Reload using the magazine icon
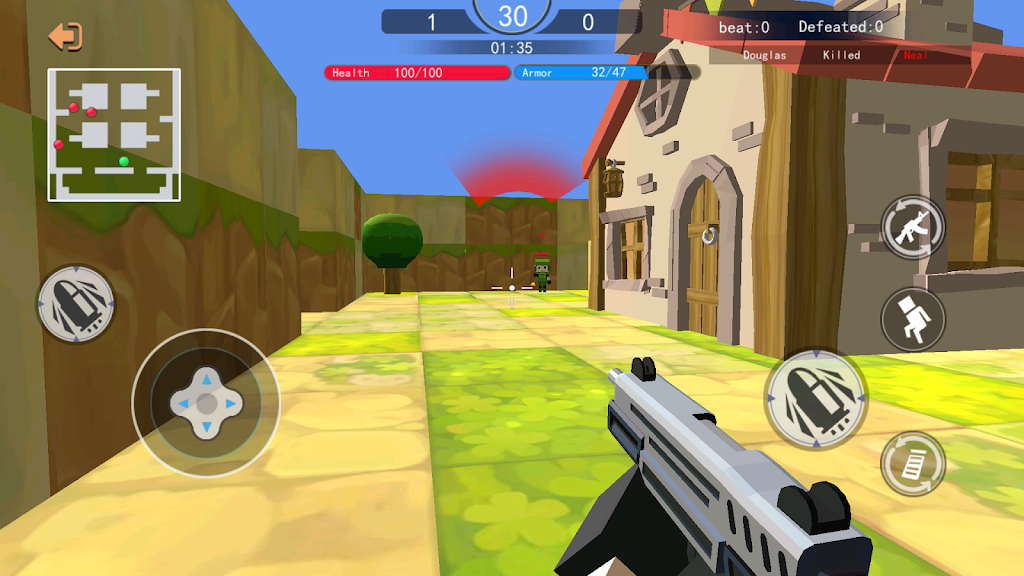This screenshot has height=576, width=1024. (x=912, y=463)
